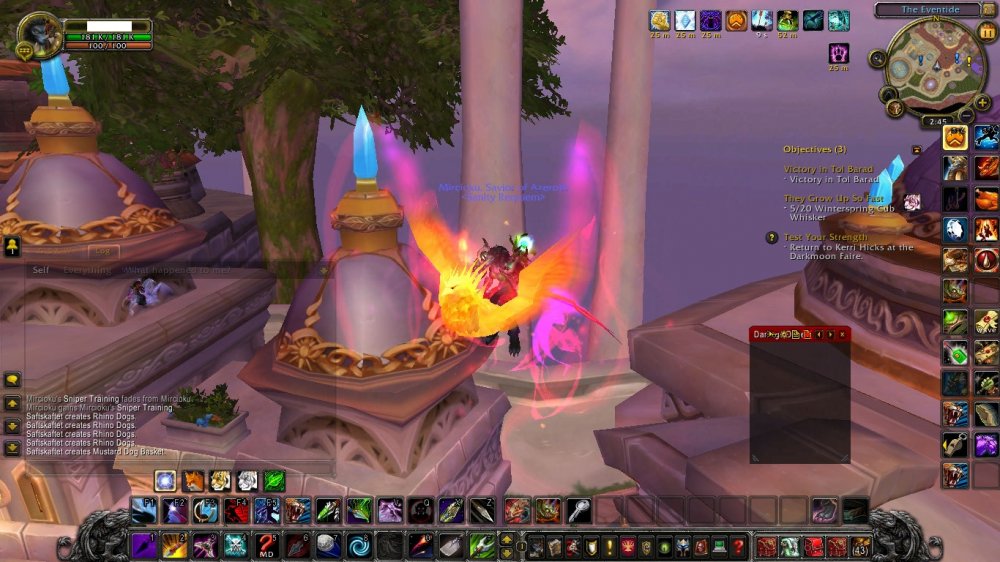Close the small damage meter window
The width and height of the screenshot is (1000, 562).
click(842, 334)
